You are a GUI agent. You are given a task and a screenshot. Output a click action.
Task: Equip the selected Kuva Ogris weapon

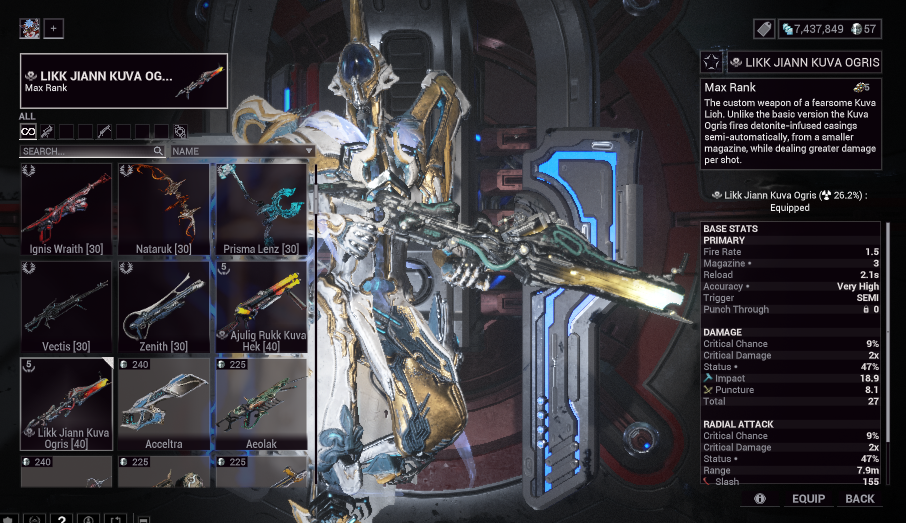coord(808,498)
